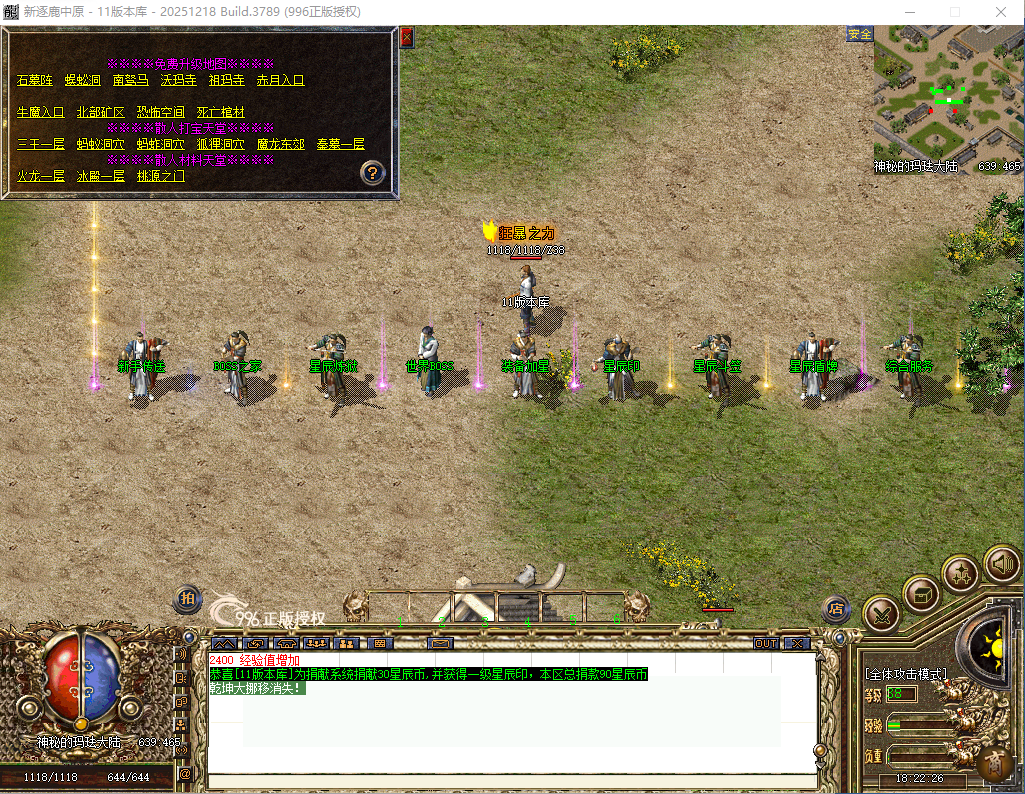The width and height of the screenshot is (1025, 794).
Task: Click the OUT button above chat
Action: coord(766,643)
